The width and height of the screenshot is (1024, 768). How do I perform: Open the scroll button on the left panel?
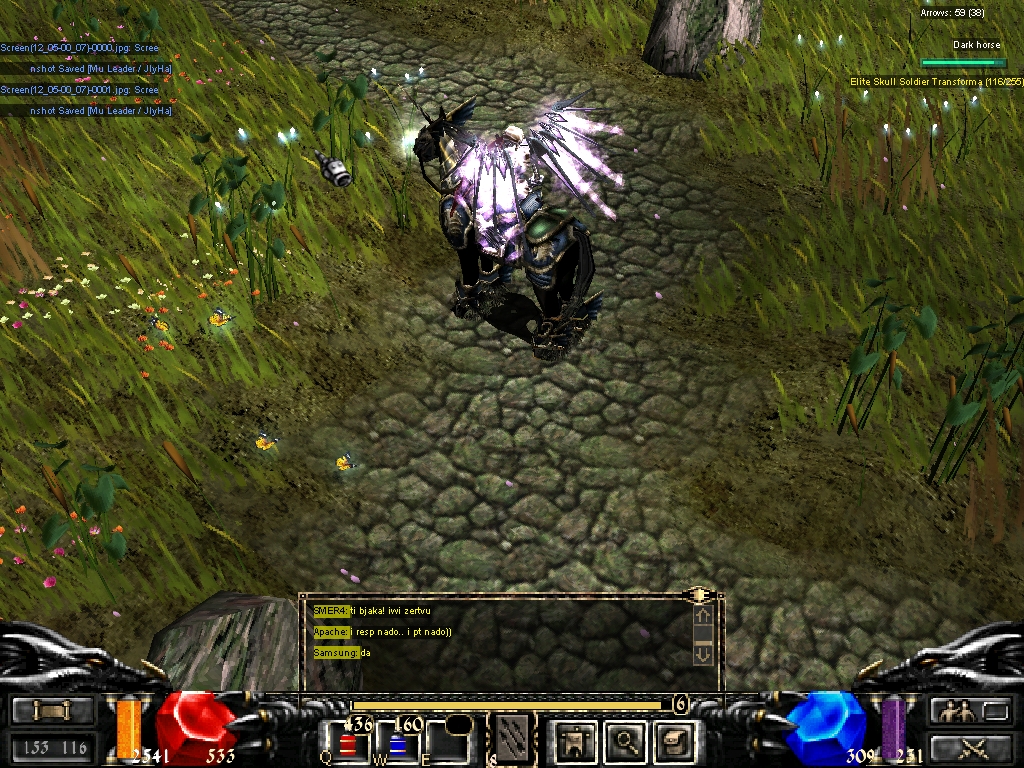click(53, 711)
